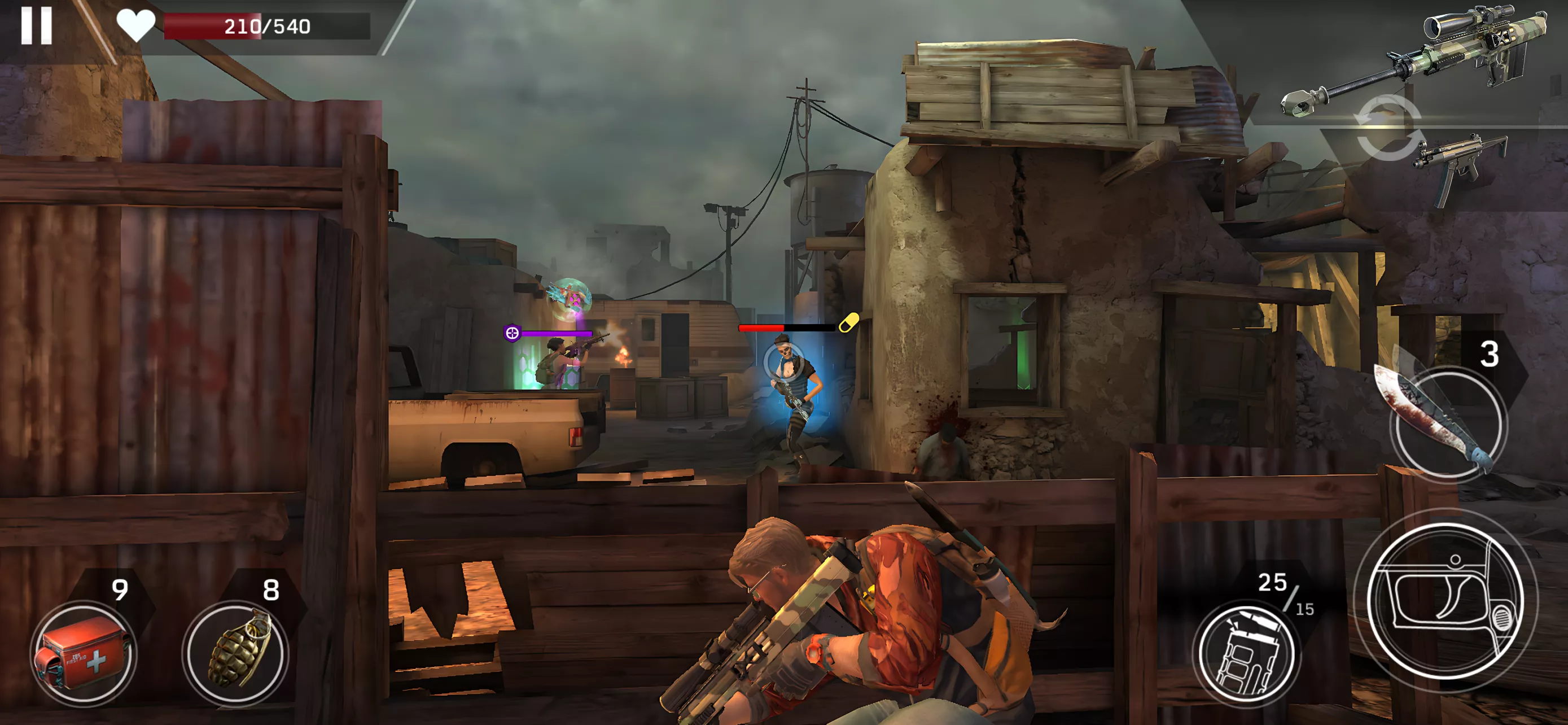Tap the weapon swap arrows icon
1568x725 pixels.
click(1389, 128)
